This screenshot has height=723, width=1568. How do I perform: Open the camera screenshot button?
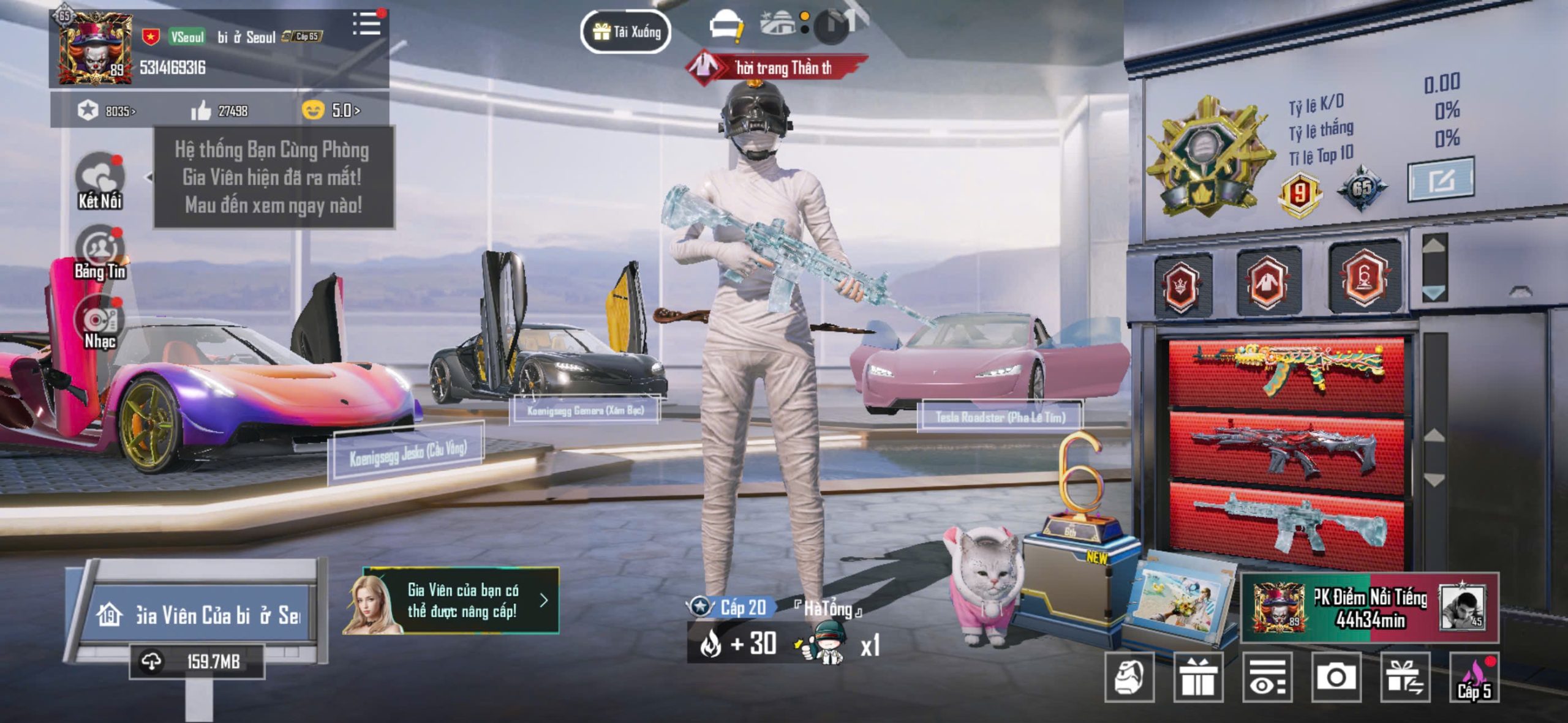pos(1336,676)
